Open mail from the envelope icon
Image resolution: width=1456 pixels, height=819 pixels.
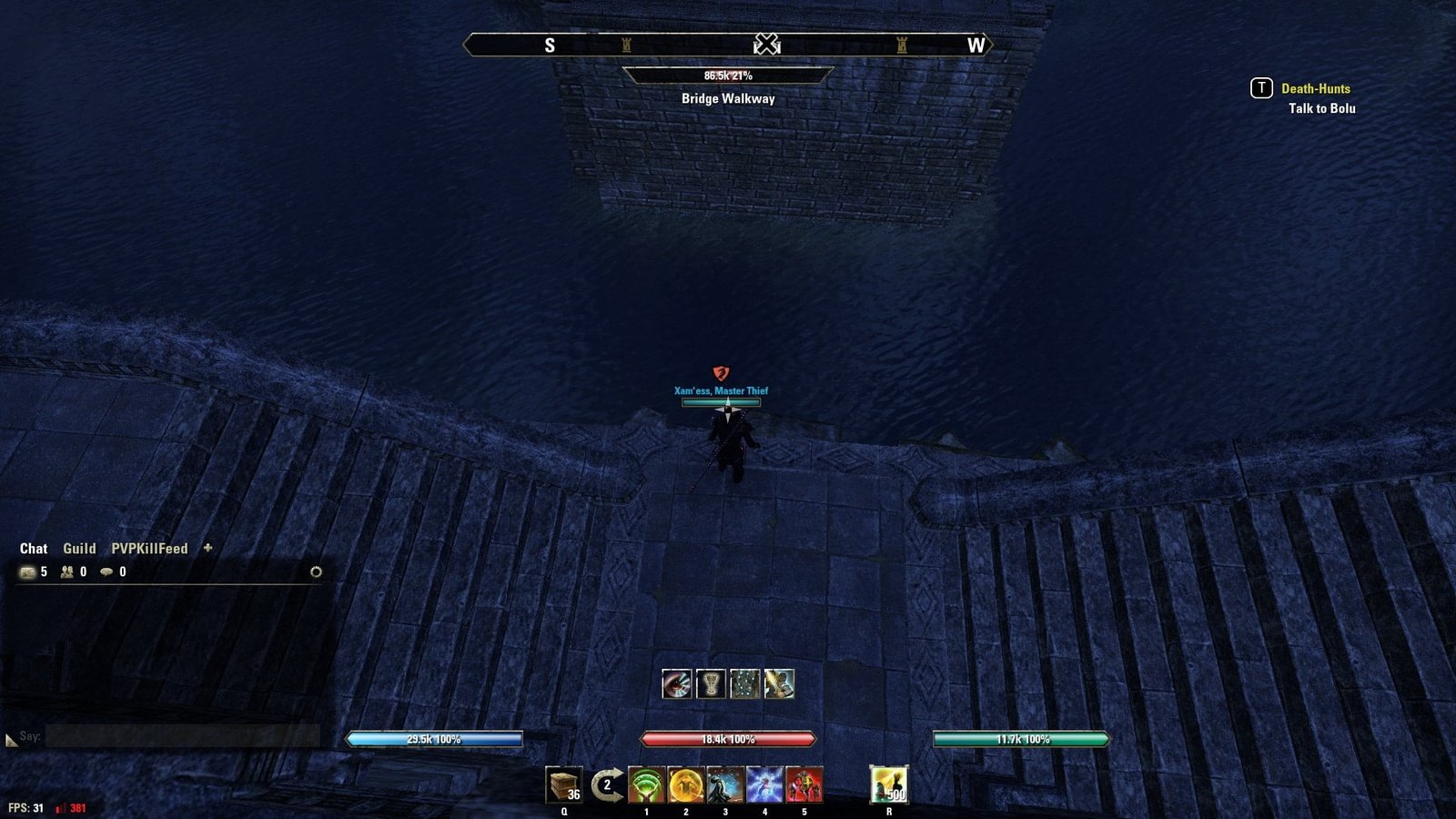coord(27,572)
